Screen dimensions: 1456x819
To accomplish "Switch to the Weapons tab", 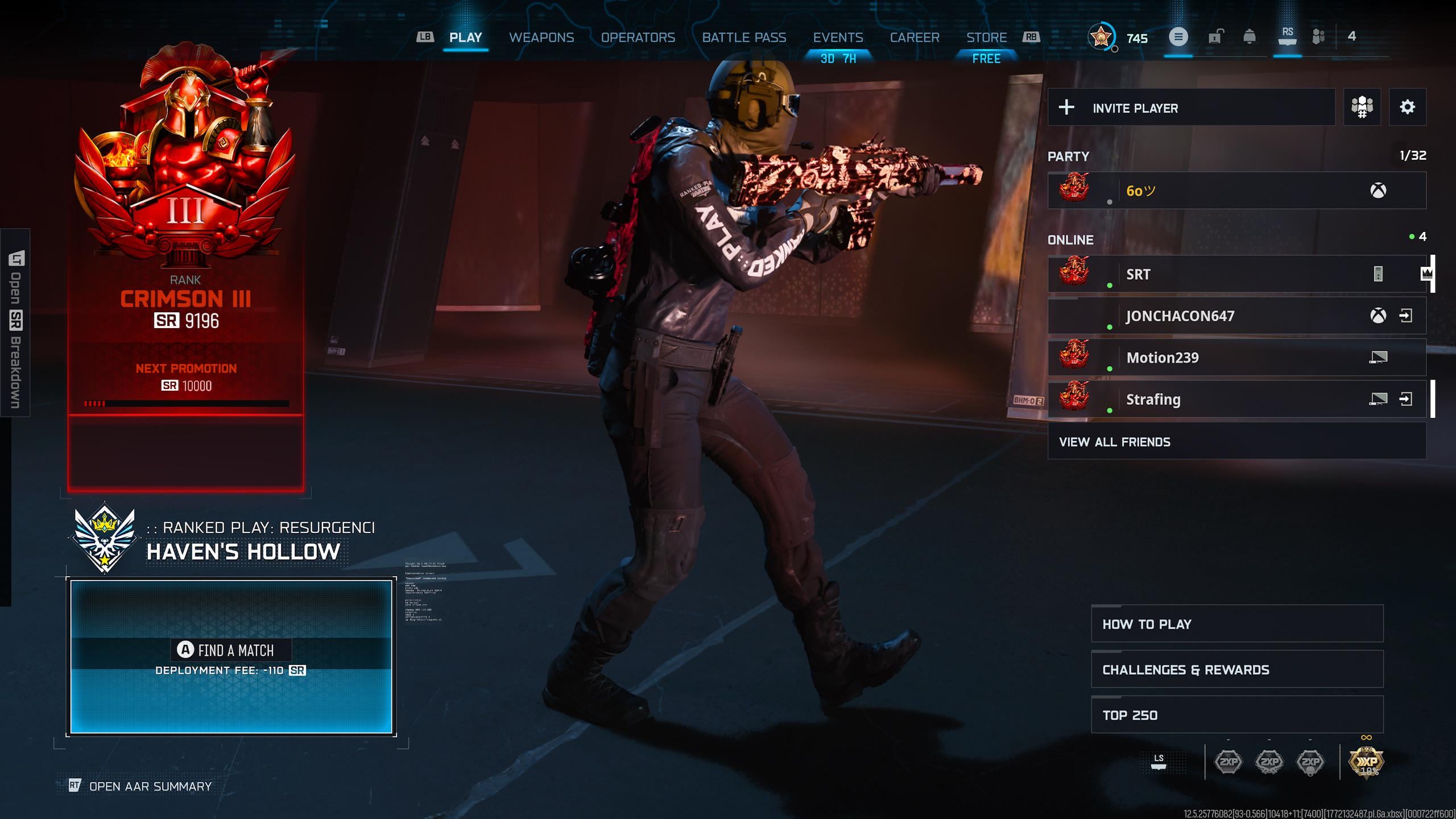I will 541,38.
